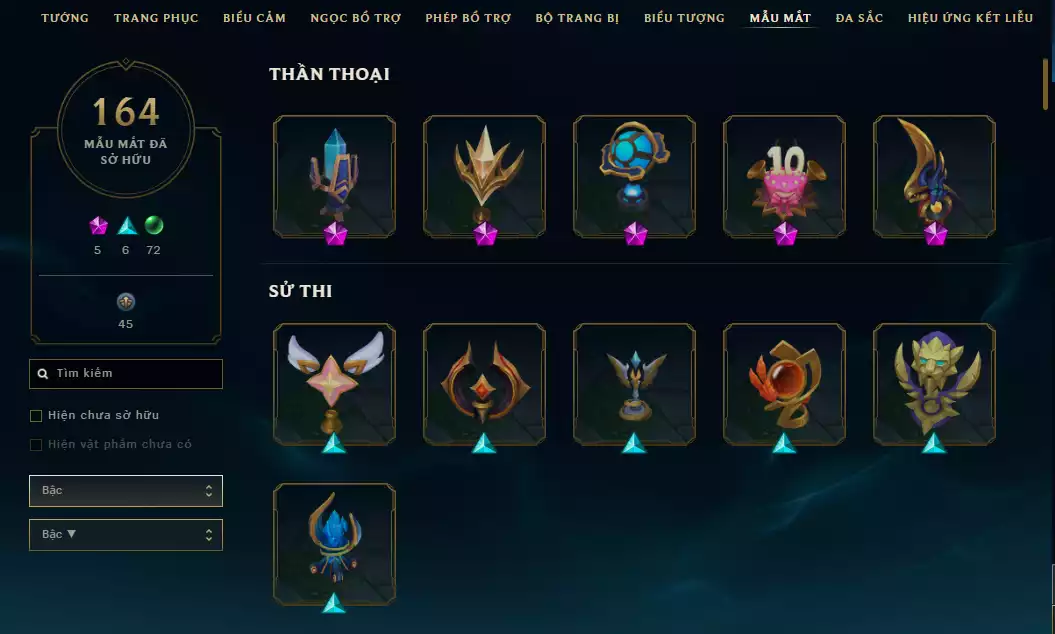
Task: Select the blue flame torch ward skin
Action: point(334,543)
